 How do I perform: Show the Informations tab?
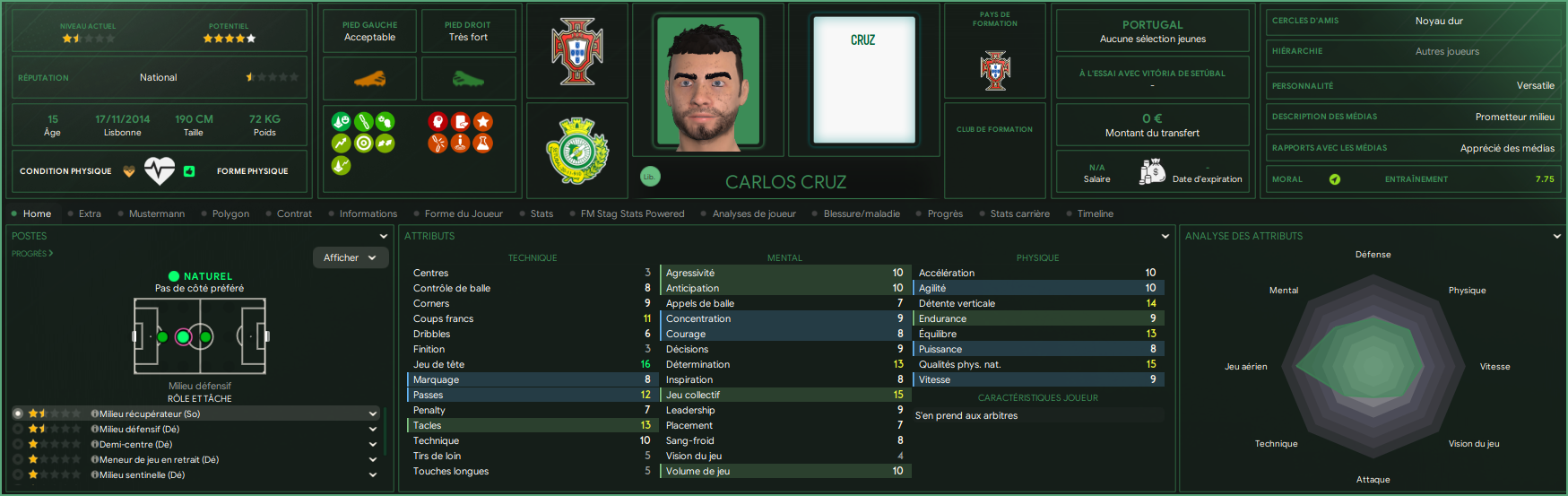coord(368,213)
